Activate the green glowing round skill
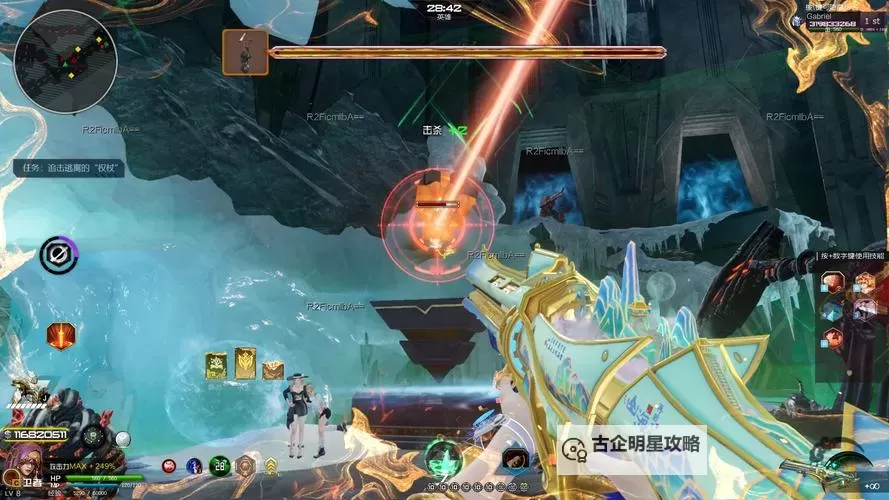The width and height of the screenshot is (889, 500). click(442, 458)
